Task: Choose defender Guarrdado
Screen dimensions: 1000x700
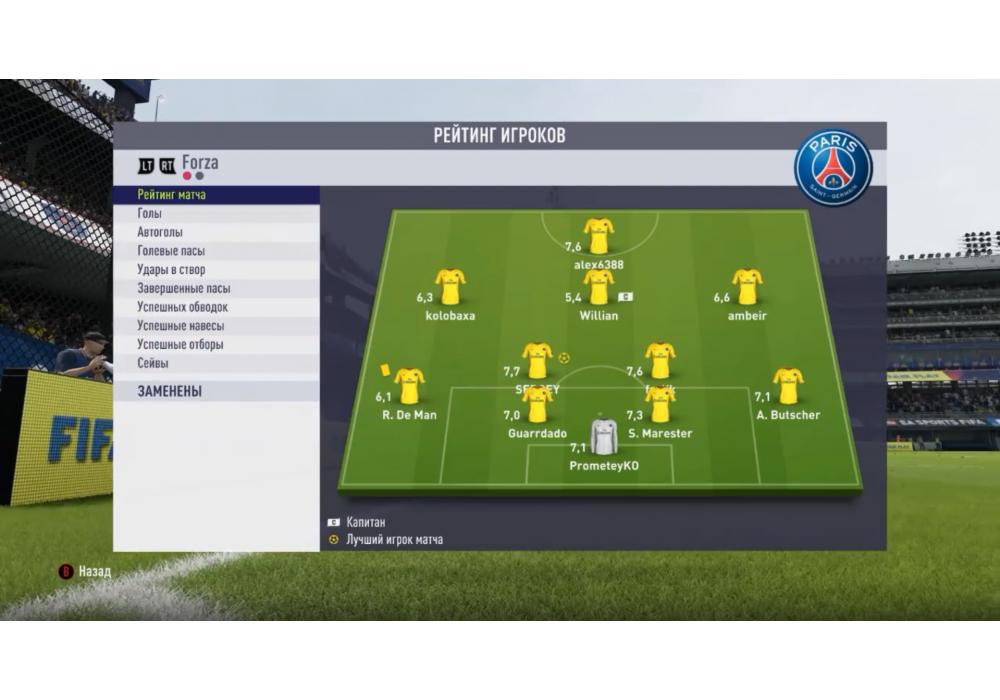Action: click(537, 405)
